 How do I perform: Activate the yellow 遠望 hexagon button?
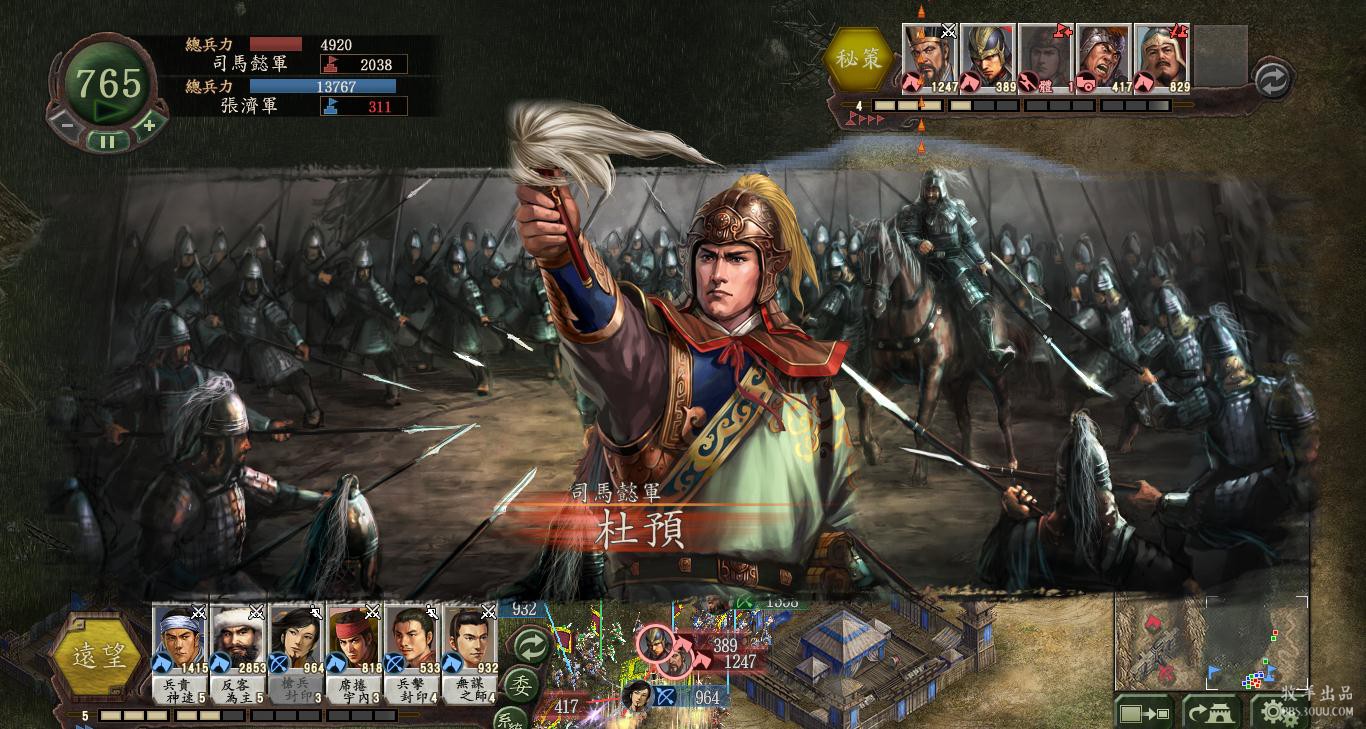pos(97,656)
